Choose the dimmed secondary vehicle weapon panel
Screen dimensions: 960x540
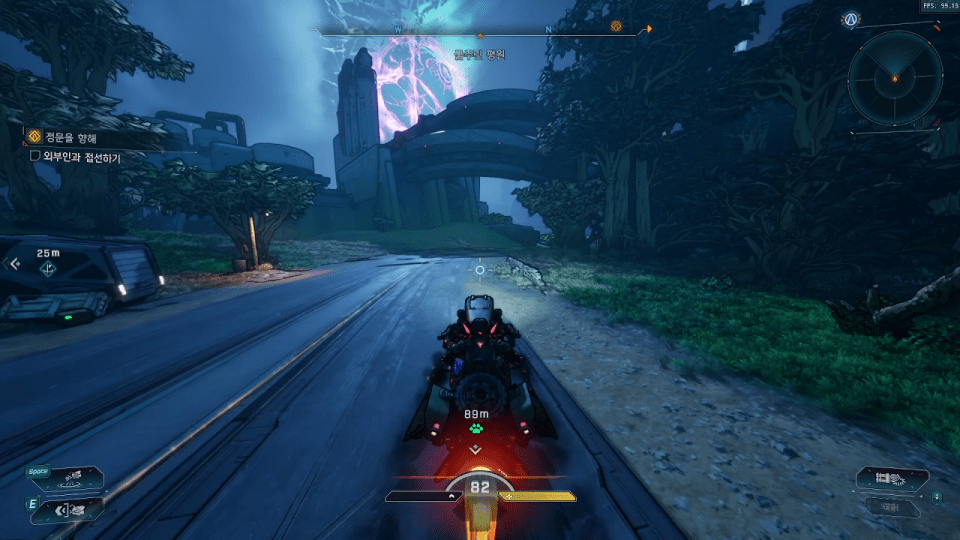coord(894,507)
